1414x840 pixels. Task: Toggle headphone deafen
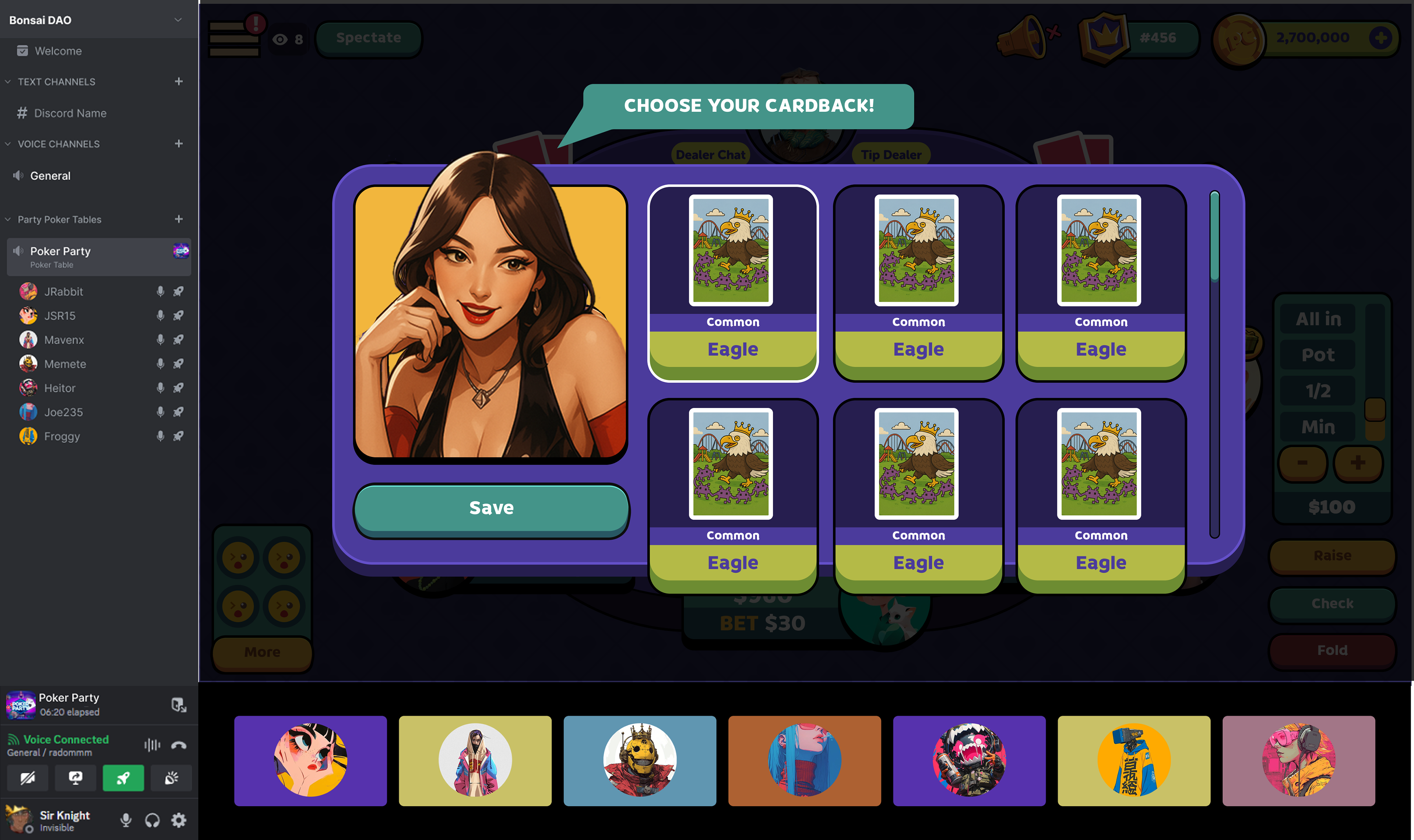click(x=152, y=820)
